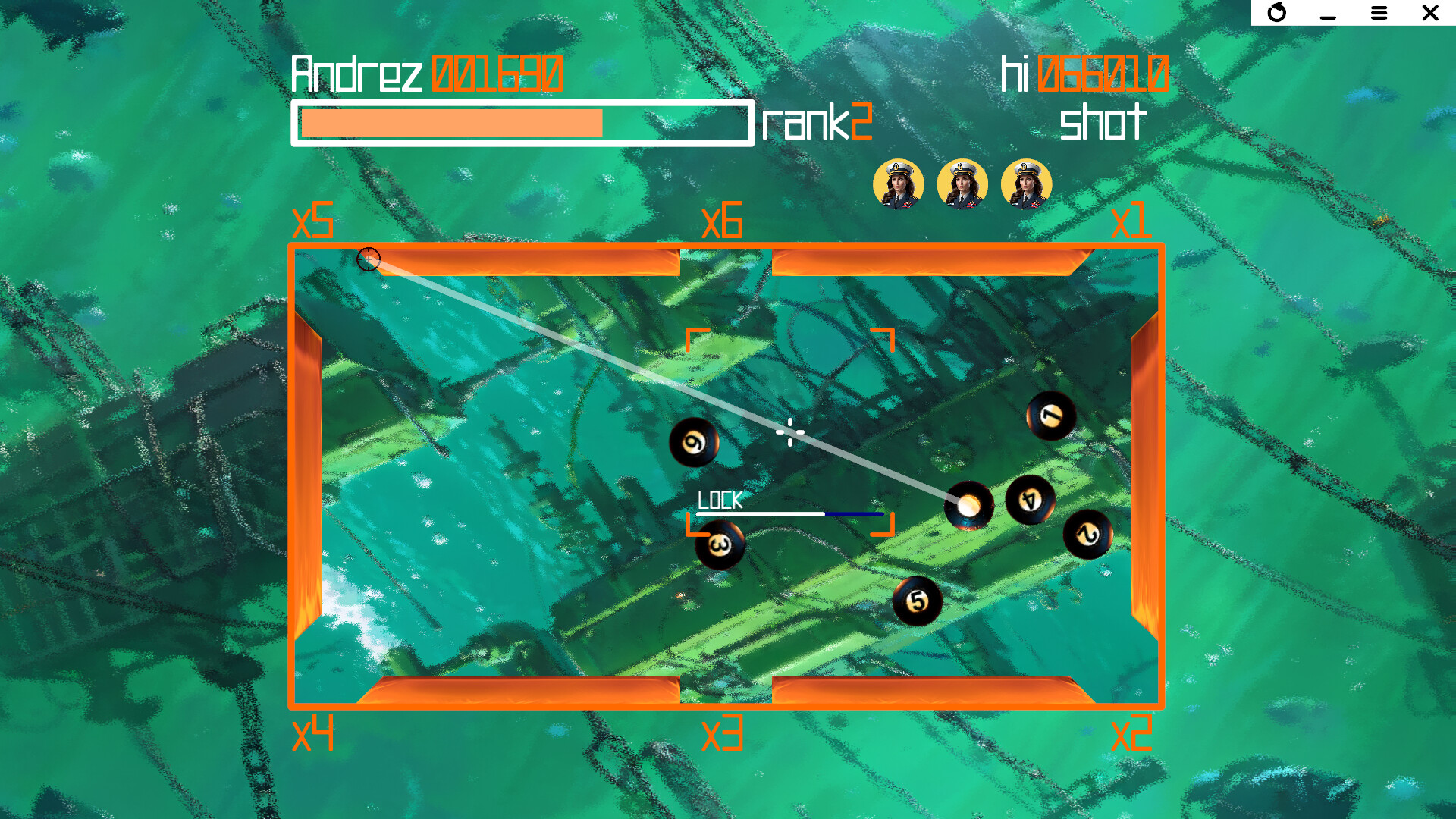
Task: Click the Andrez player name
Action: tap(356, 72)
